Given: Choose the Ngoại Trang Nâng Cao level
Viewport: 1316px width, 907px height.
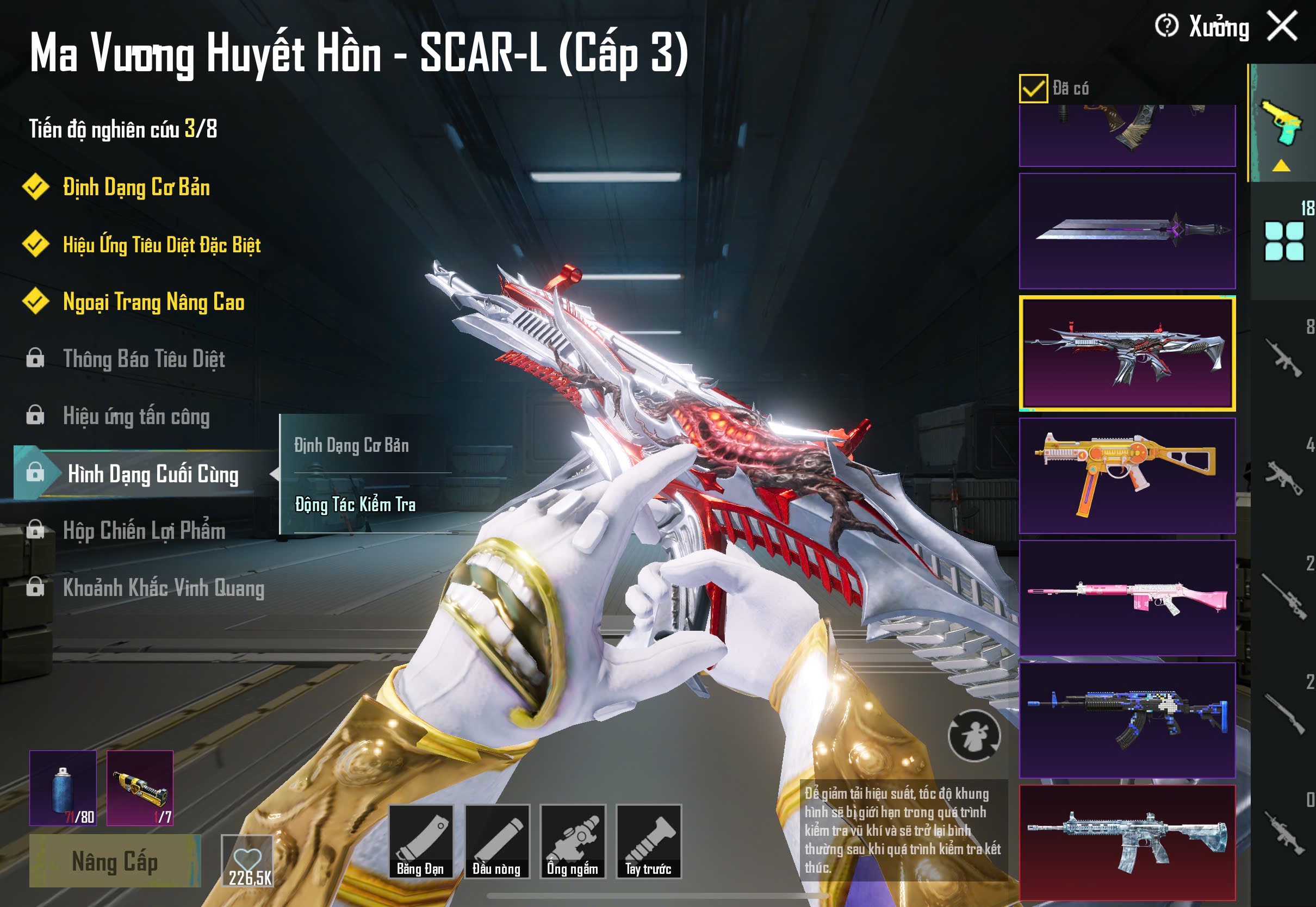Looking at the screenshot, I should click(x=153, y=302).
